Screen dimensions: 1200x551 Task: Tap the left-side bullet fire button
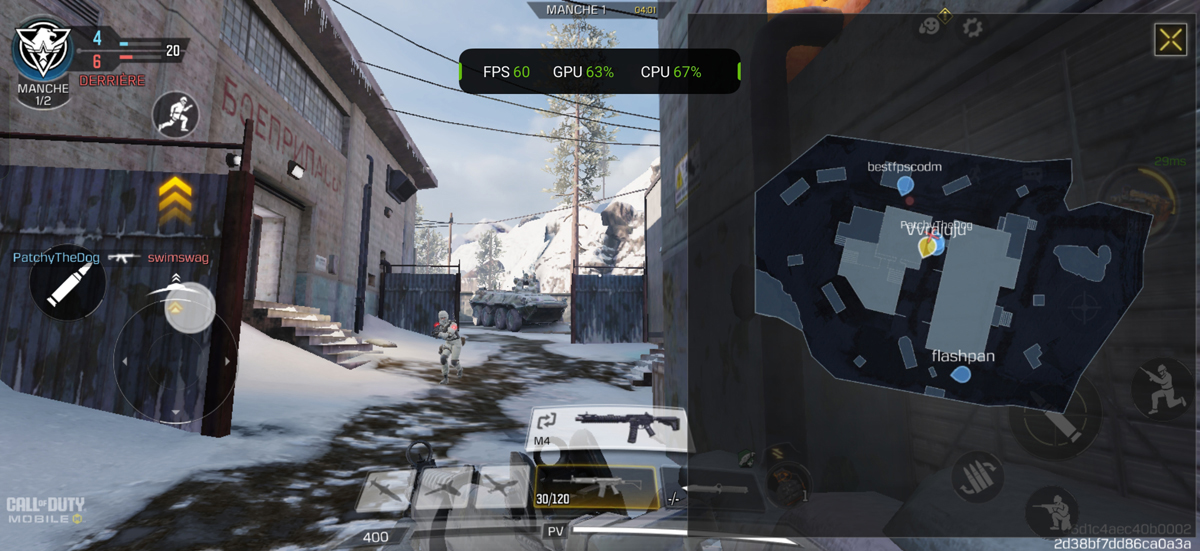coord(68,283)
